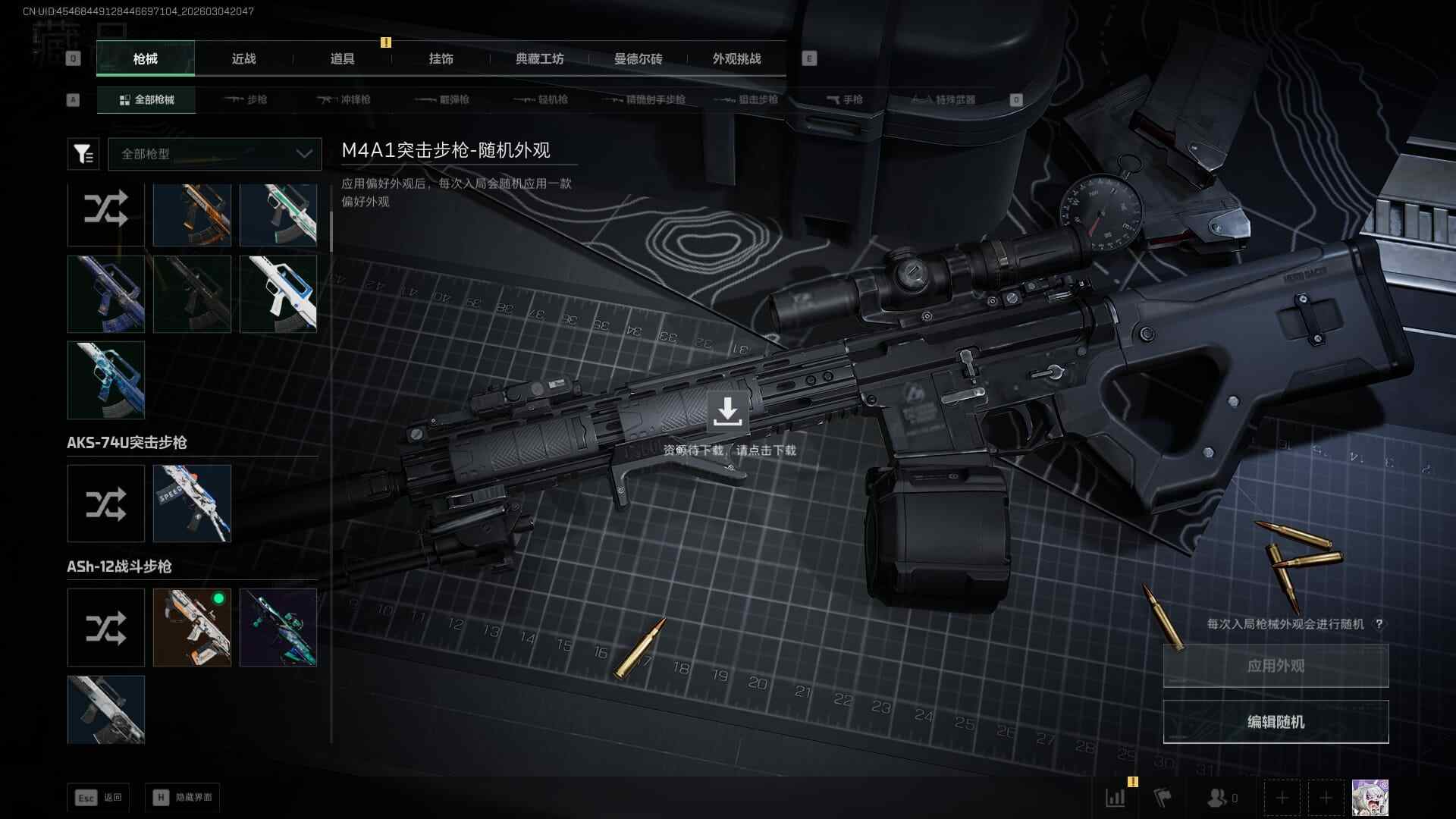Go to the 典藏工坊 tab

[539, 59]
